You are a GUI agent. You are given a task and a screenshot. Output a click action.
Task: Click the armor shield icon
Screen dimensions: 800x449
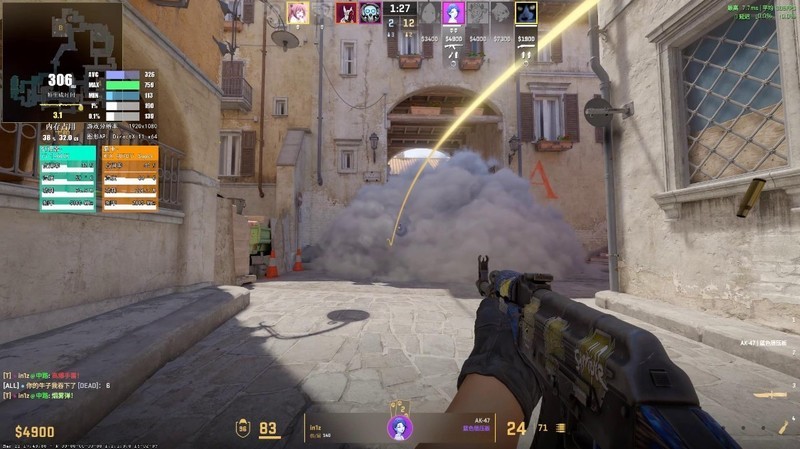coord(242,428)
